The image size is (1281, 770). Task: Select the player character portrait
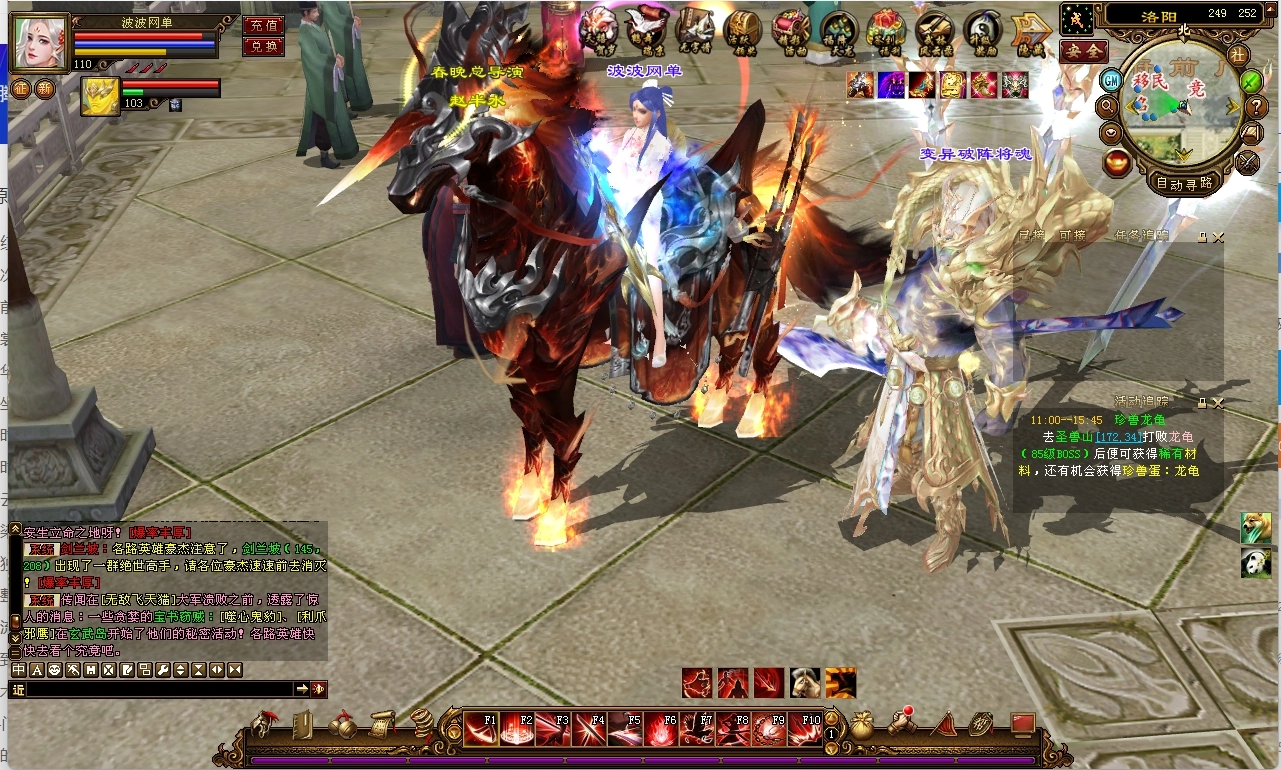pos(39,42)
